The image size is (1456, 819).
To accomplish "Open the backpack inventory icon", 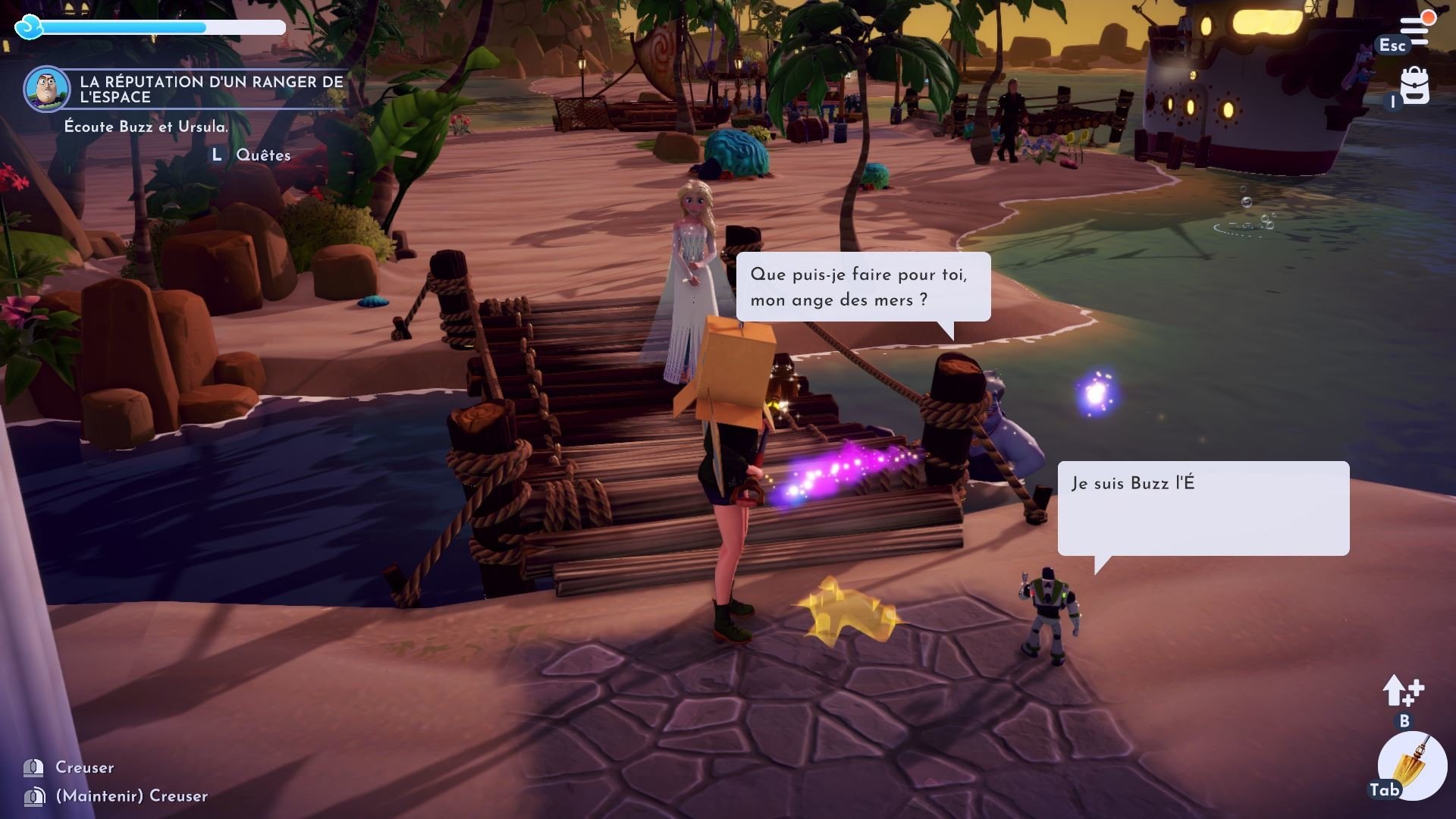I will point(1414,86).
